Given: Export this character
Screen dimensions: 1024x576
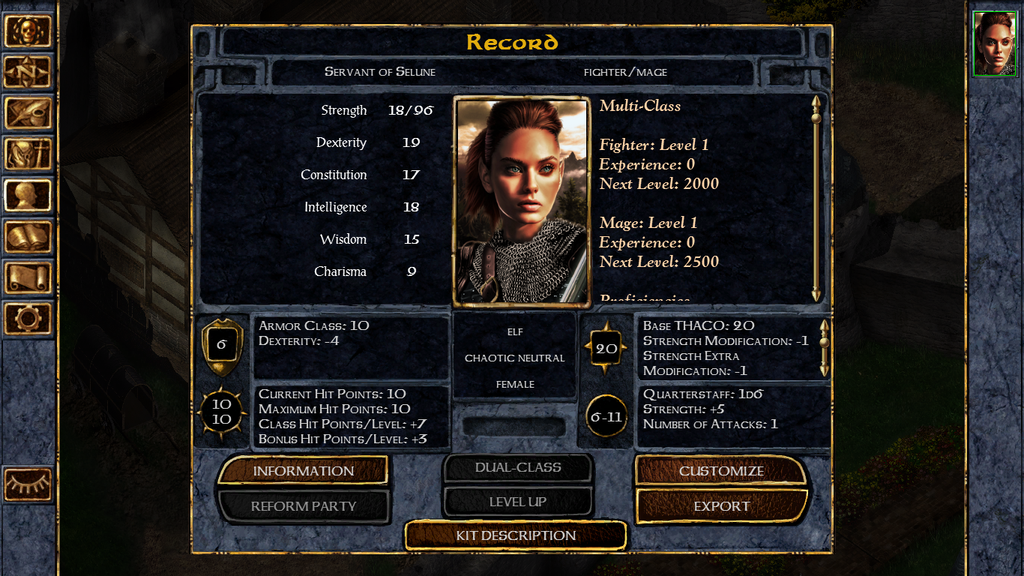Looking at the screenshot, I should (x=721, y=506).
